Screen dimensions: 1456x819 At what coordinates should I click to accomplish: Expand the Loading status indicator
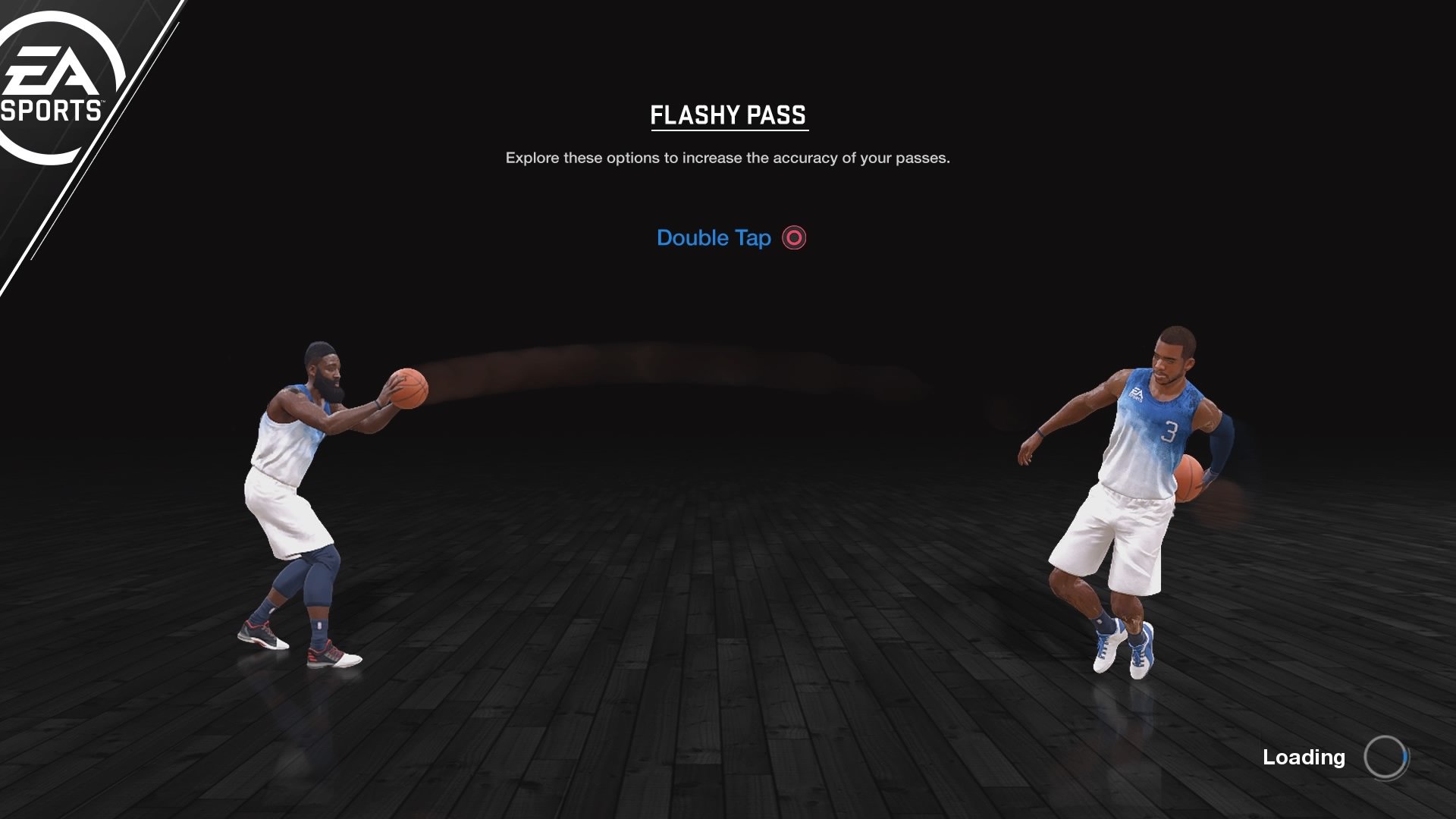(x=1304, y=756)
